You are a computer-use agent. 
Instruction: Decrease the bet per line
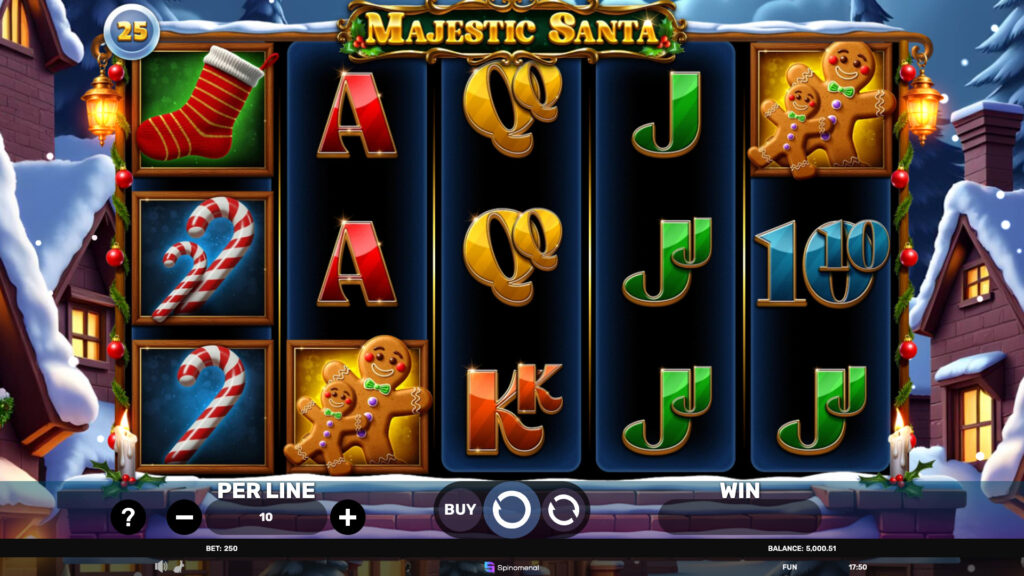[x=184, y=517]
